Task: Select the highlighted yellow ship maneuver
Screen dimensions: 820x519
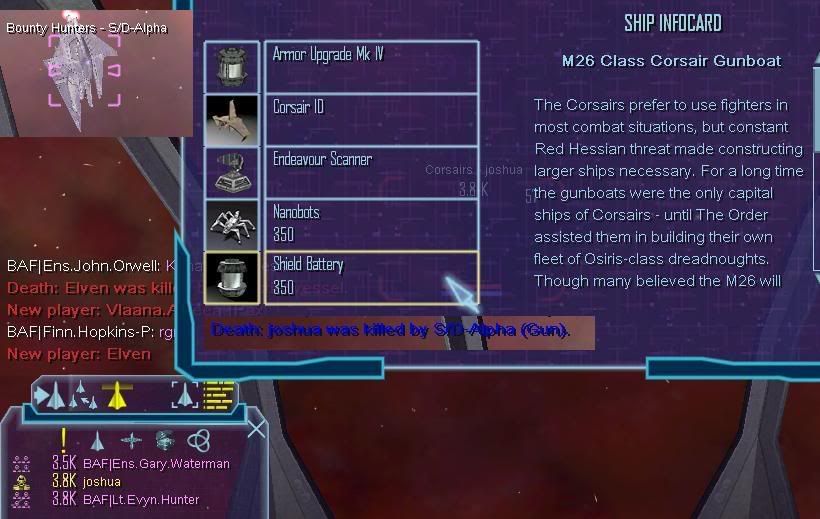Action: [x=118, y=395]
